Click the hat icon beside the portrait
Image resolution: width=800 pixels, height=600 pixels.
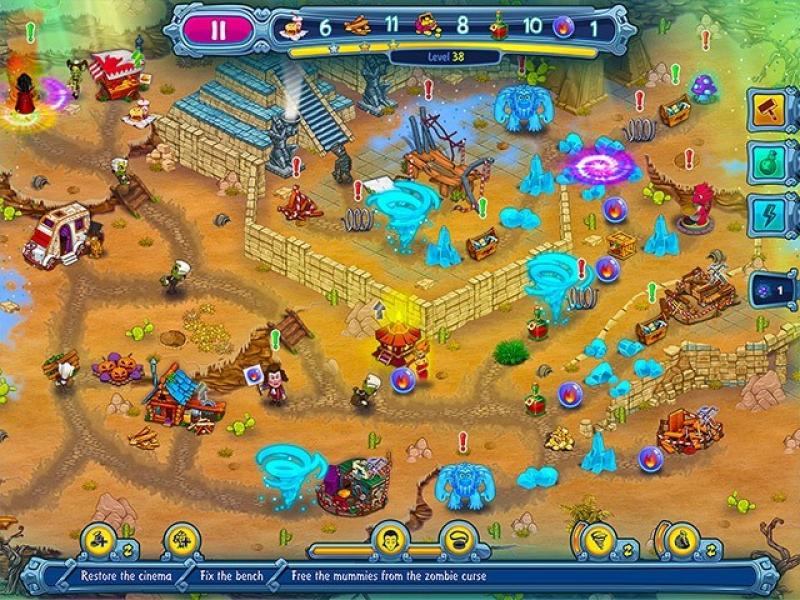tap(459, 541)
